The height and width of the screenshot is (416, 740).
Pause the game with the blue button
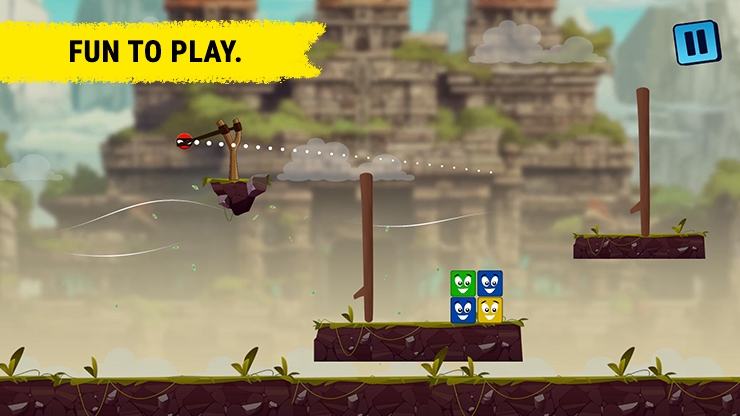[695, 43]
